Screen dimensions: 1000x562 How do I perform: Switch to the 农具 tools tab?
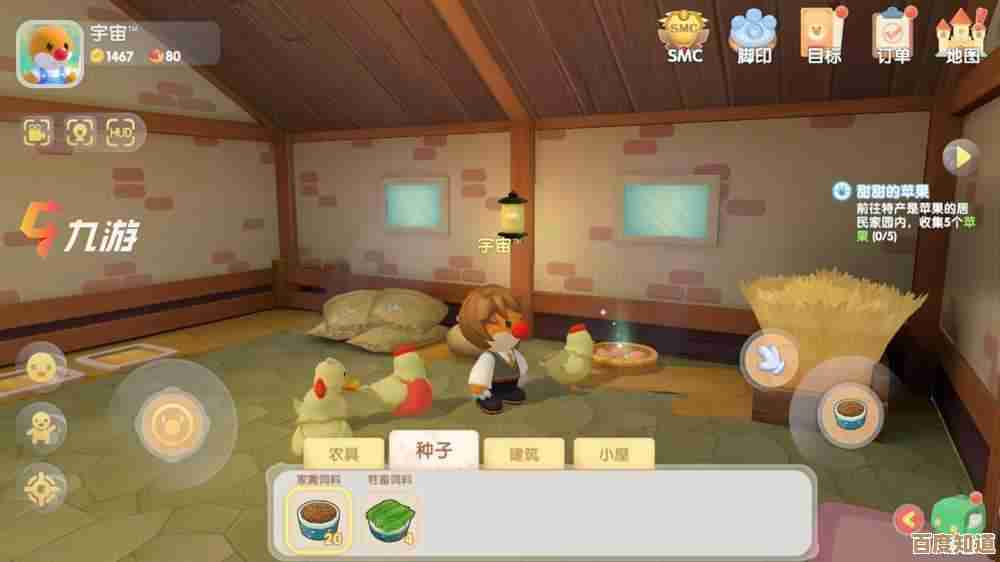point(343,453)
